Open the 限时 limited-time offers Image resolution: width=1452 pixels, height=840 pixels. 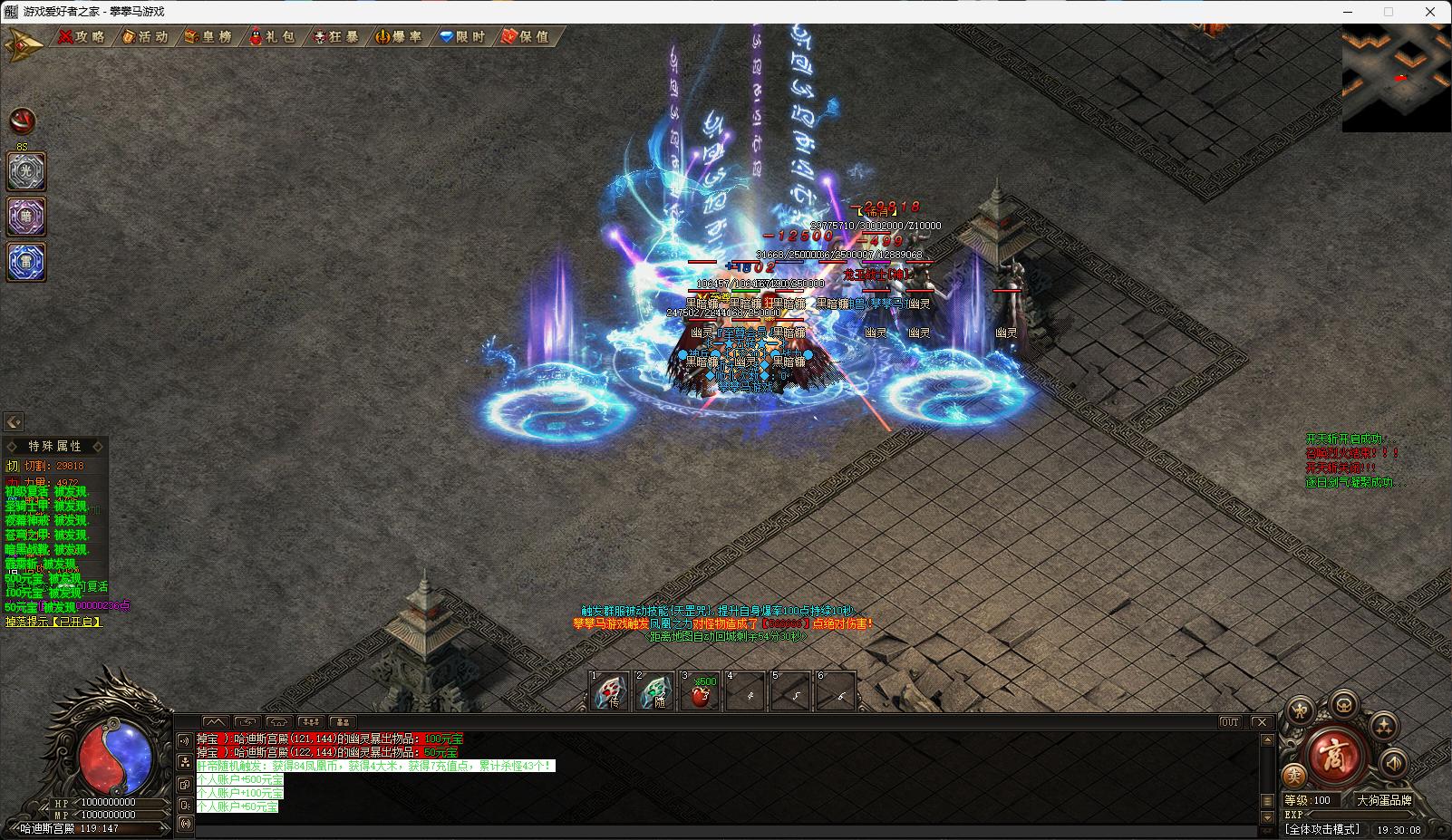pyautogui.click(x=462, y=37)
